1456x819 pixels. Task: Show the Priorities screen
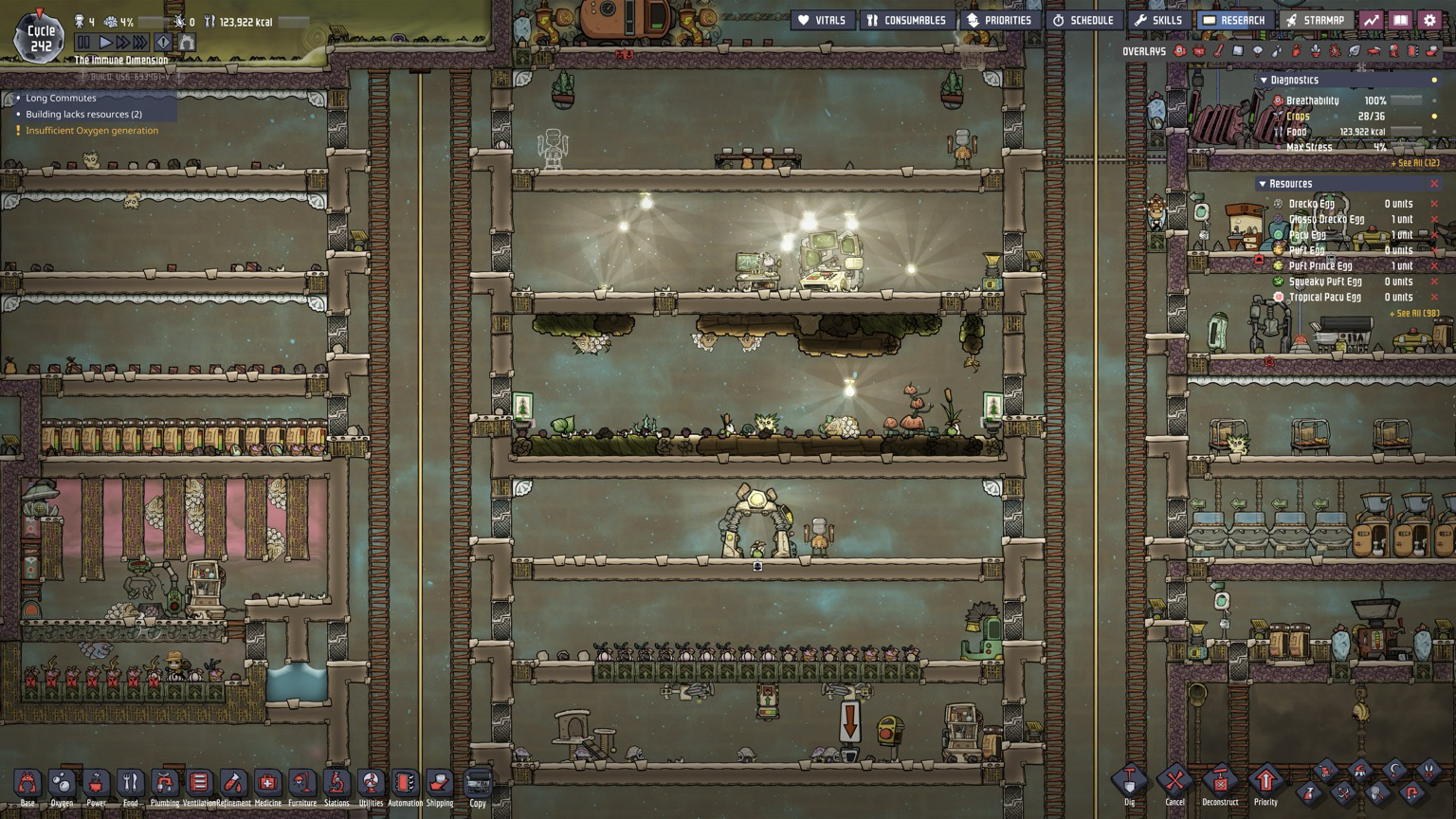998,20
